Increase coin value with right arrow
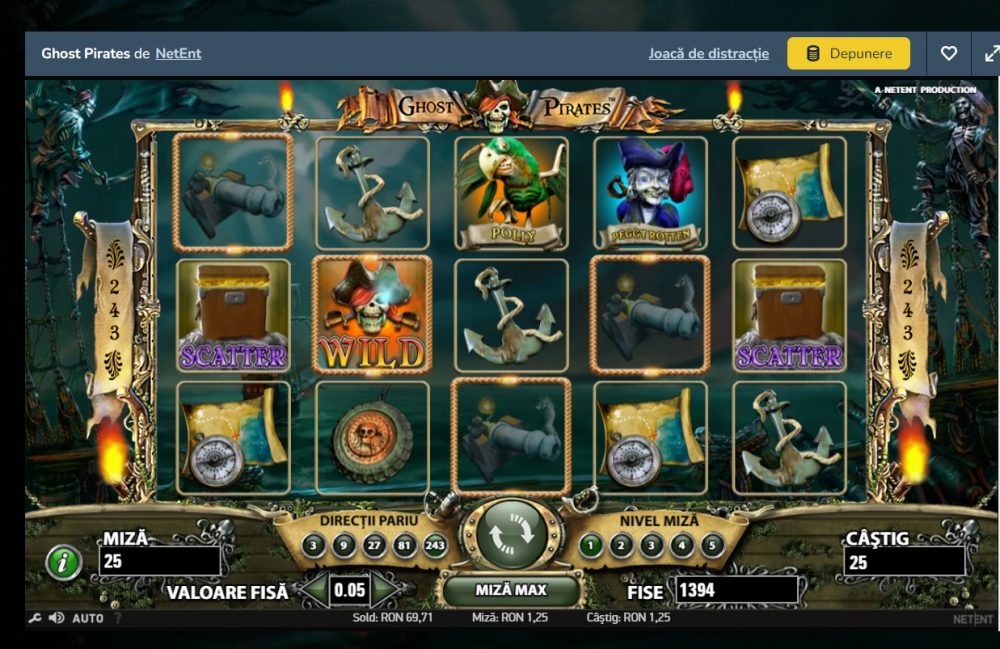The height and width of the screenshot is (649, 1000). (x=384, y=590)
